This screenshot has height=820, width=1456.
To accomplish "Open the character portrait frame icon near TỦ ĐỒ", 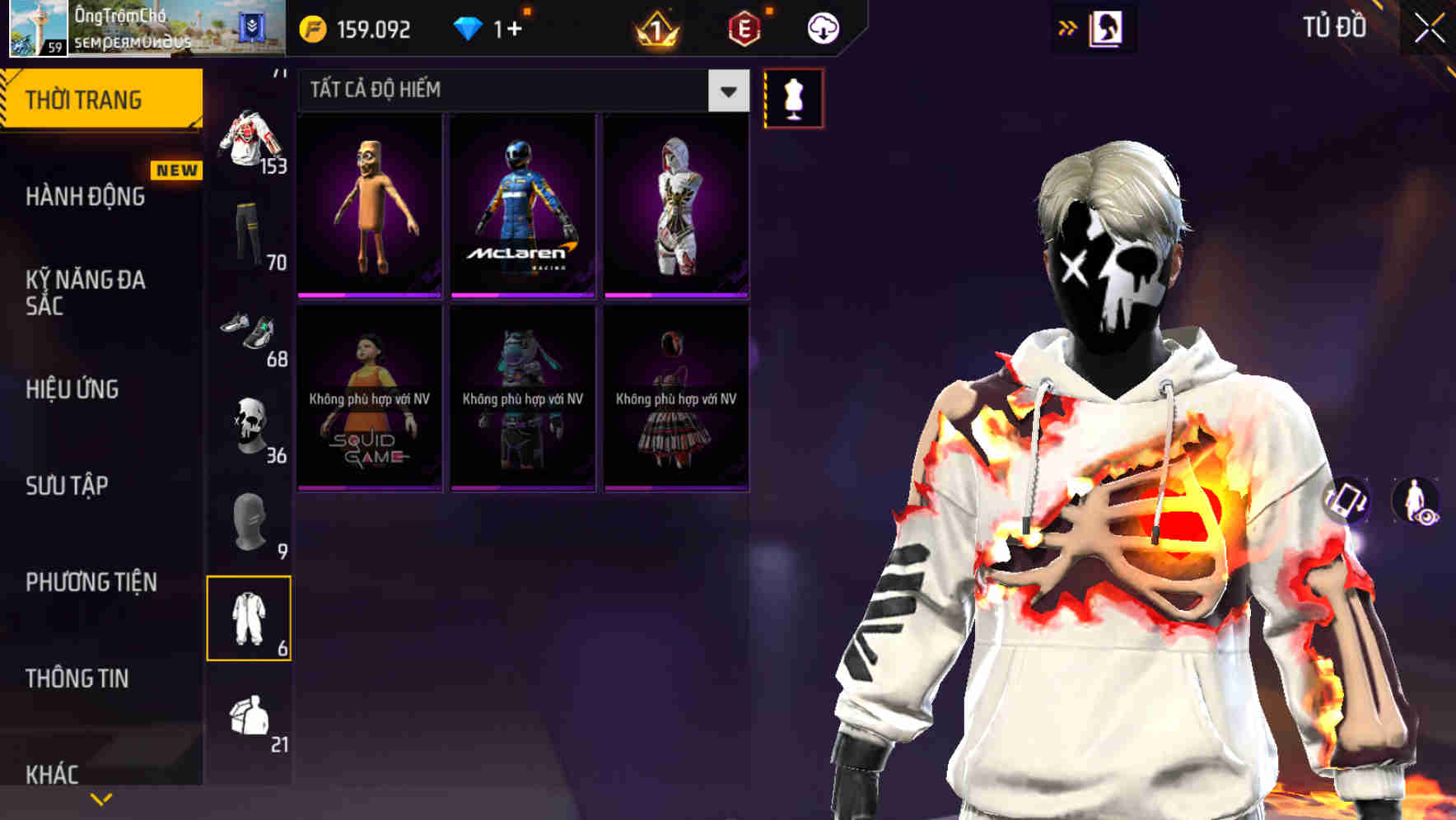I will pyautogui.click(x=1107, y=27).
